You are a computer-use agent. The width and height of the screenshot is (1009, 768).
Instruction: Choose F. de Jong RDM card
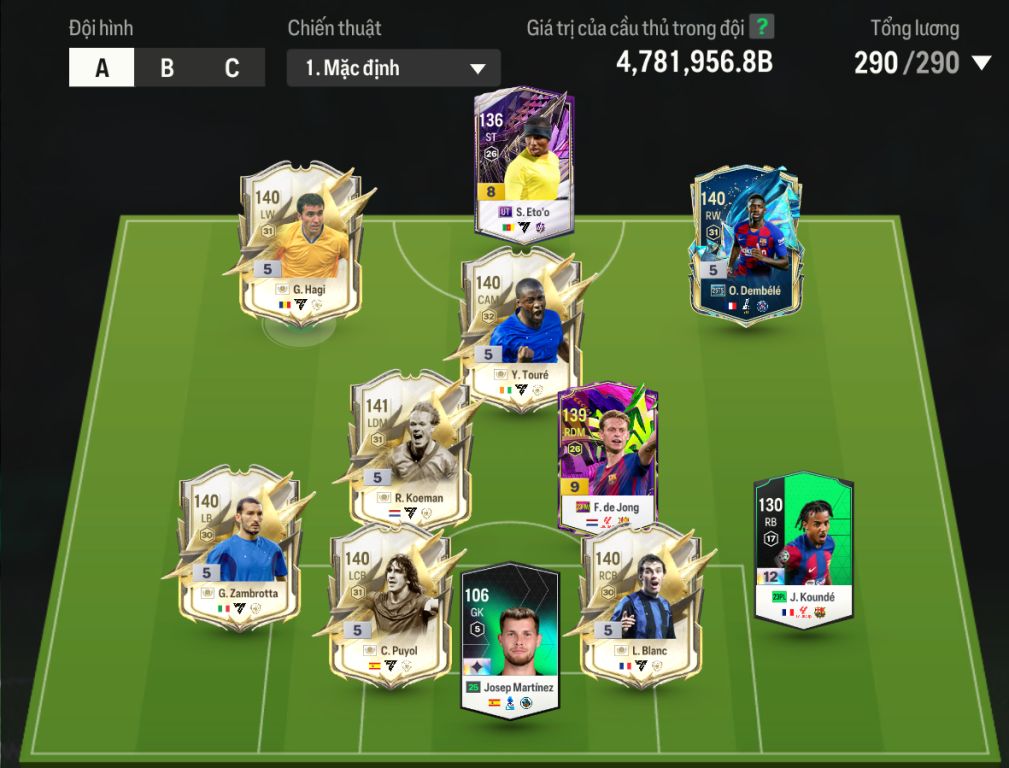coord(608,457)
